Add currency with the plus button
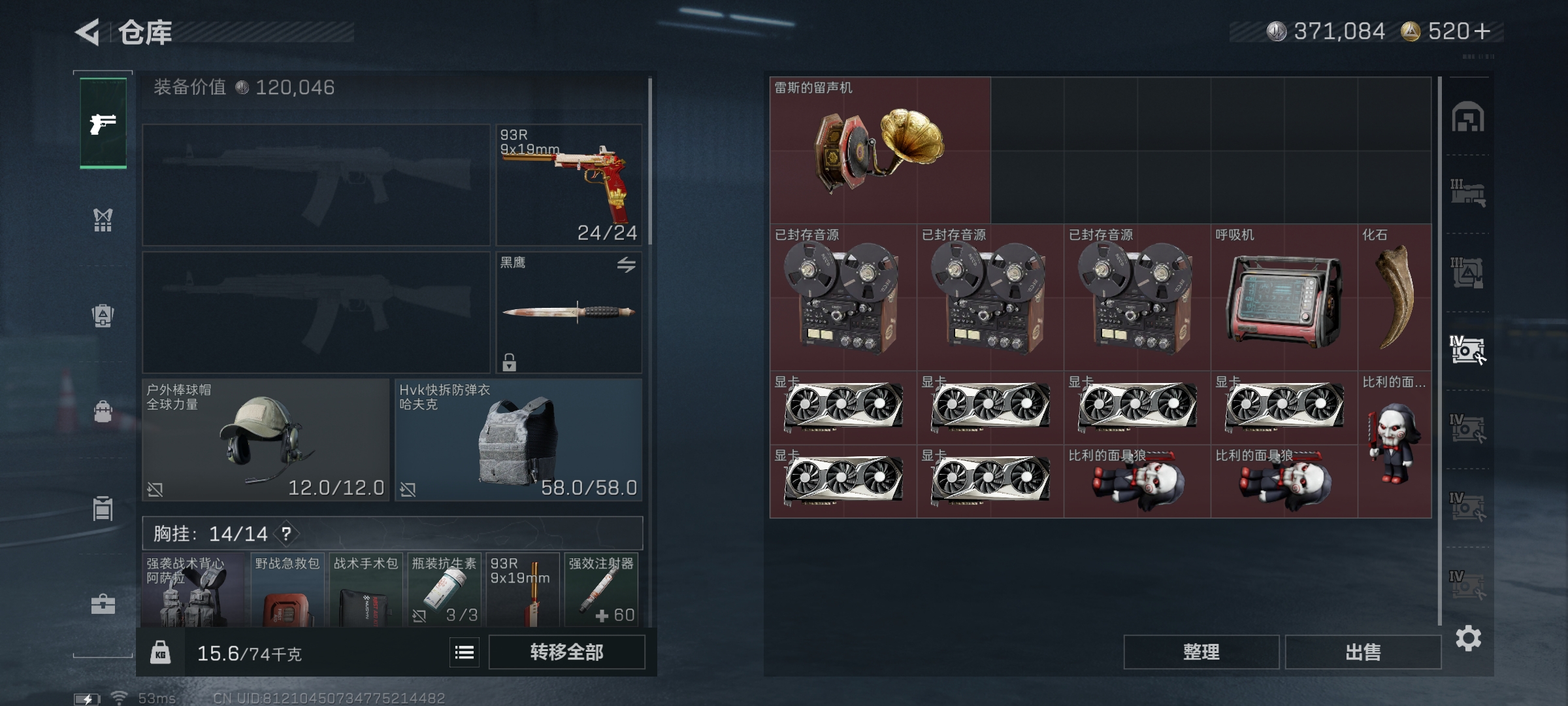Image resolution: width=1568 pixels, height=706 pixels. [x=1482, y=31]
